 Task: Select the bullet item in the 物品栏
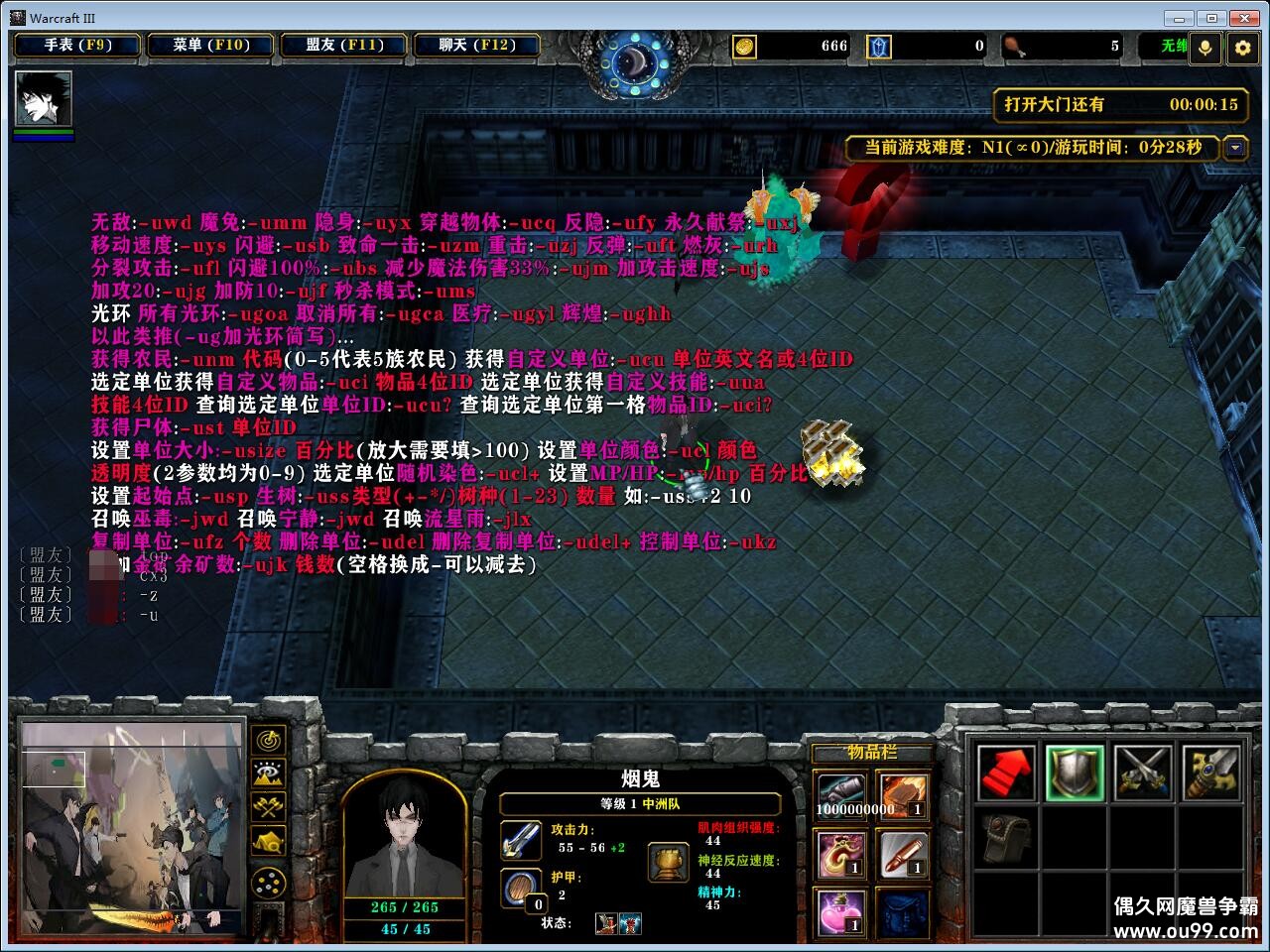(903, 855)
